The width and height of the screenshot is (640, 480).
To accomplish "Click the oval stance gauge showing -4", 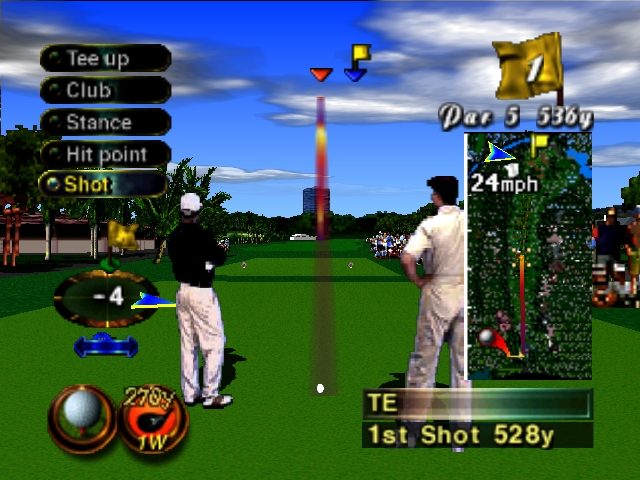I will [104, 298].
